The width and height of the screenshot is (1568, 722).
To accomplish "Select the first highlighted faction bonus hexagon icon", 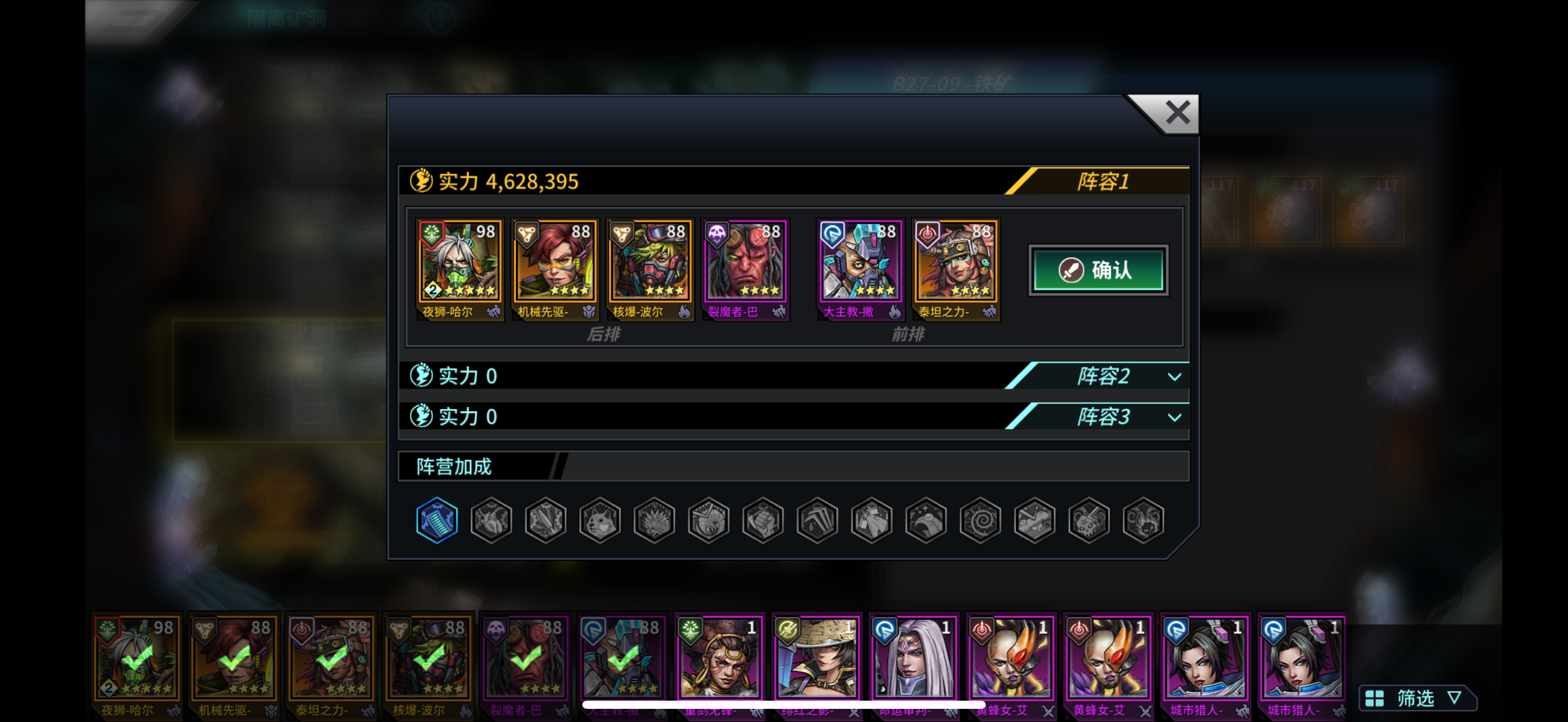I will [436, 519].
